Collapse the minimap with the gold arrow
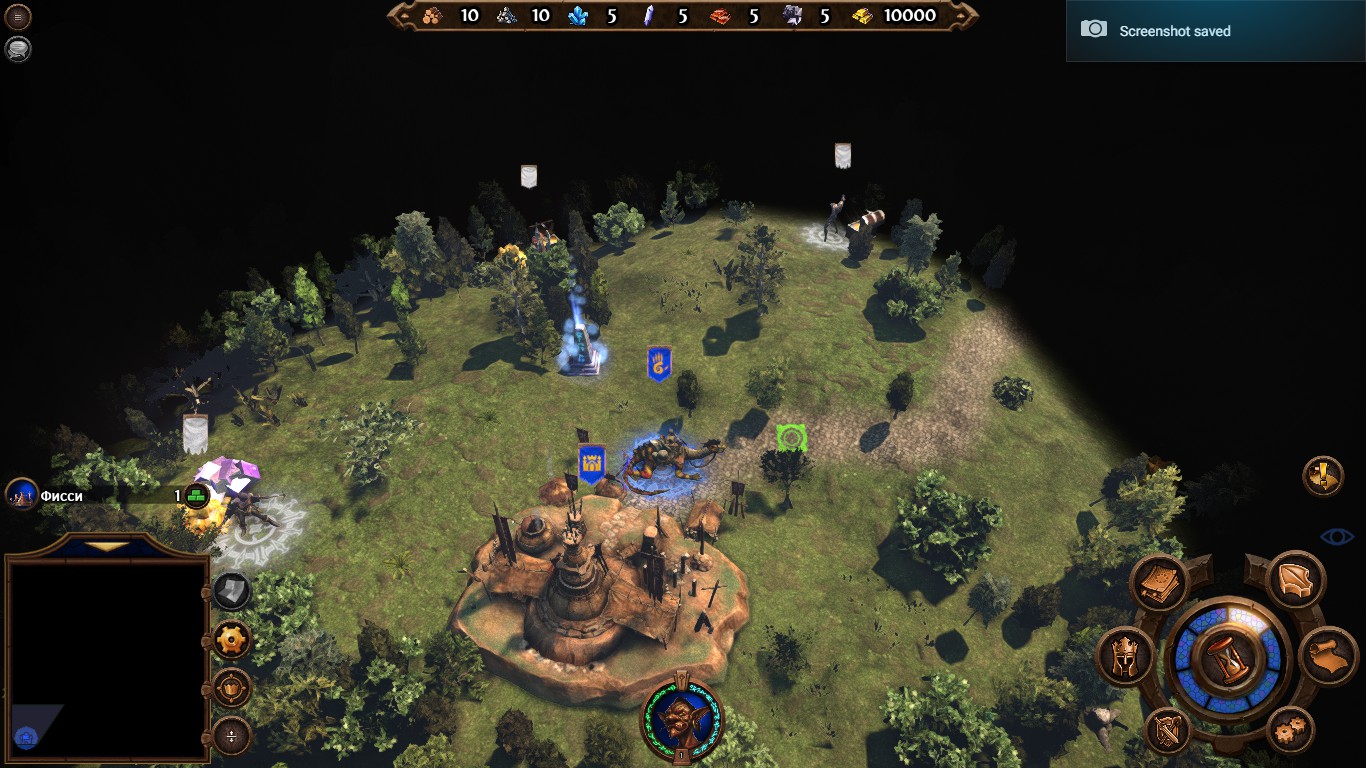 107,547
